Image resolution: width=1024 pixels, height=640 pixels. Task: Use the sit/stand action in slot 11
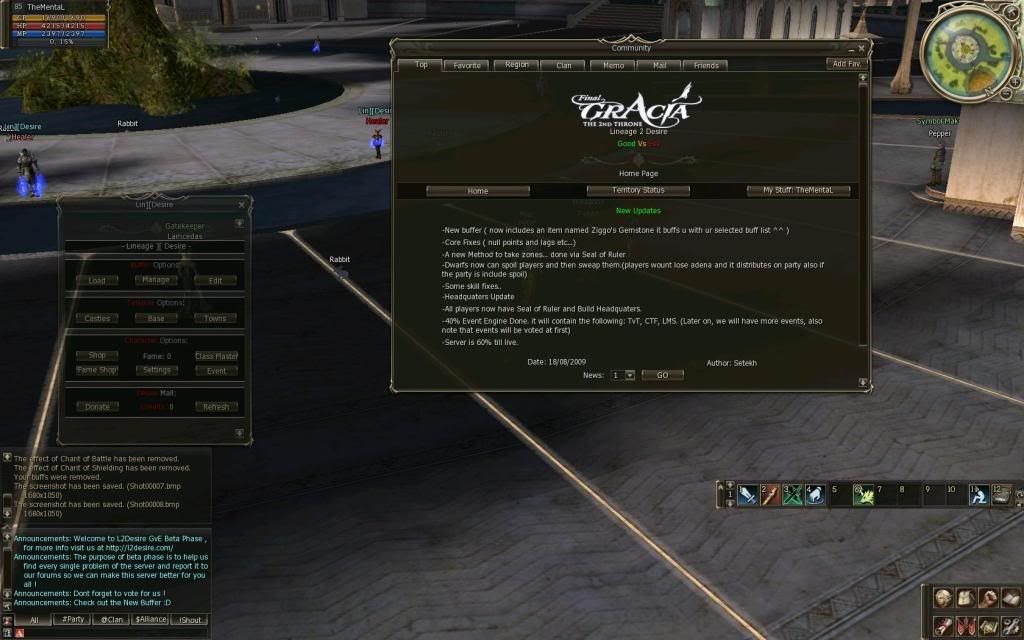[979, 494]
